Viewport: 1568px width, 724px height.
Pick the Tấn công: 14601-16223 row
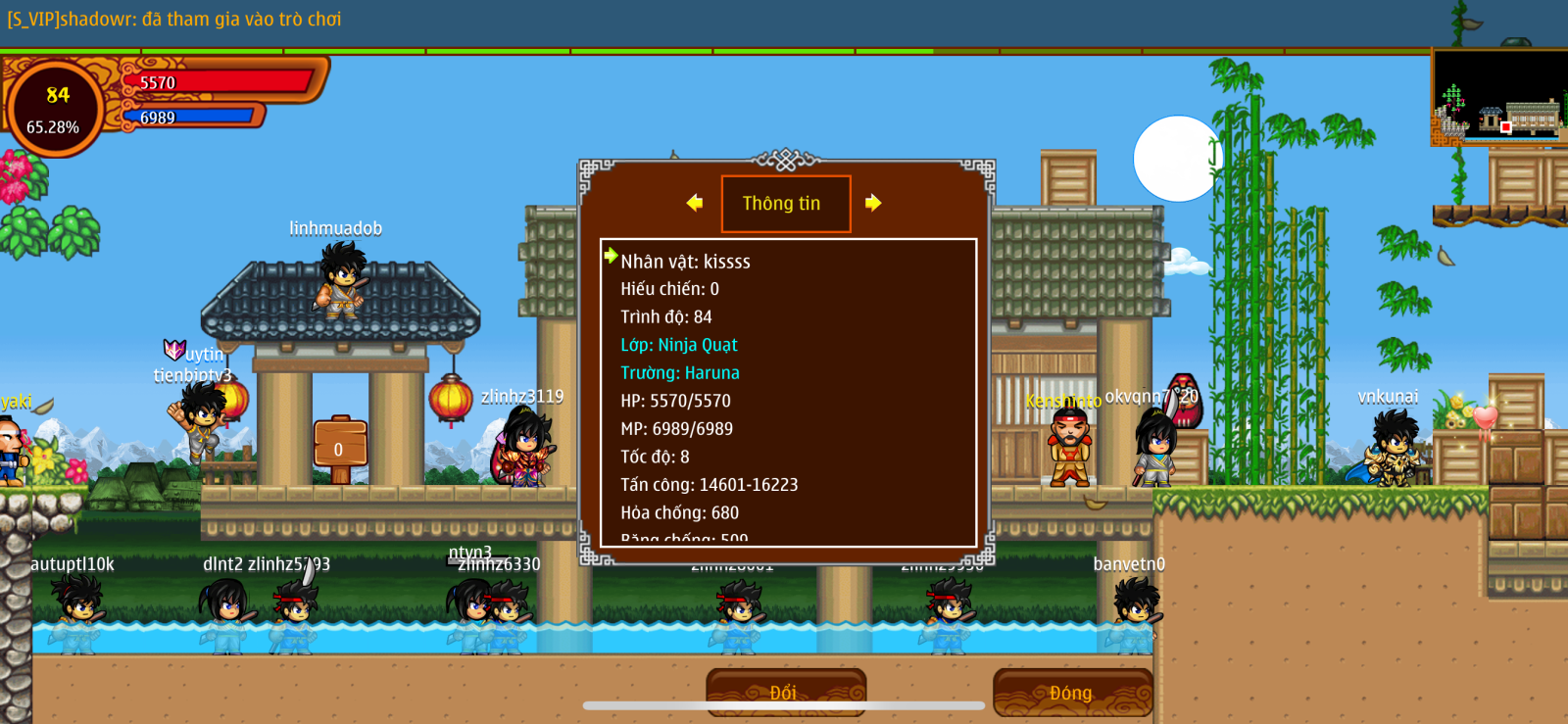coord(709,485)
